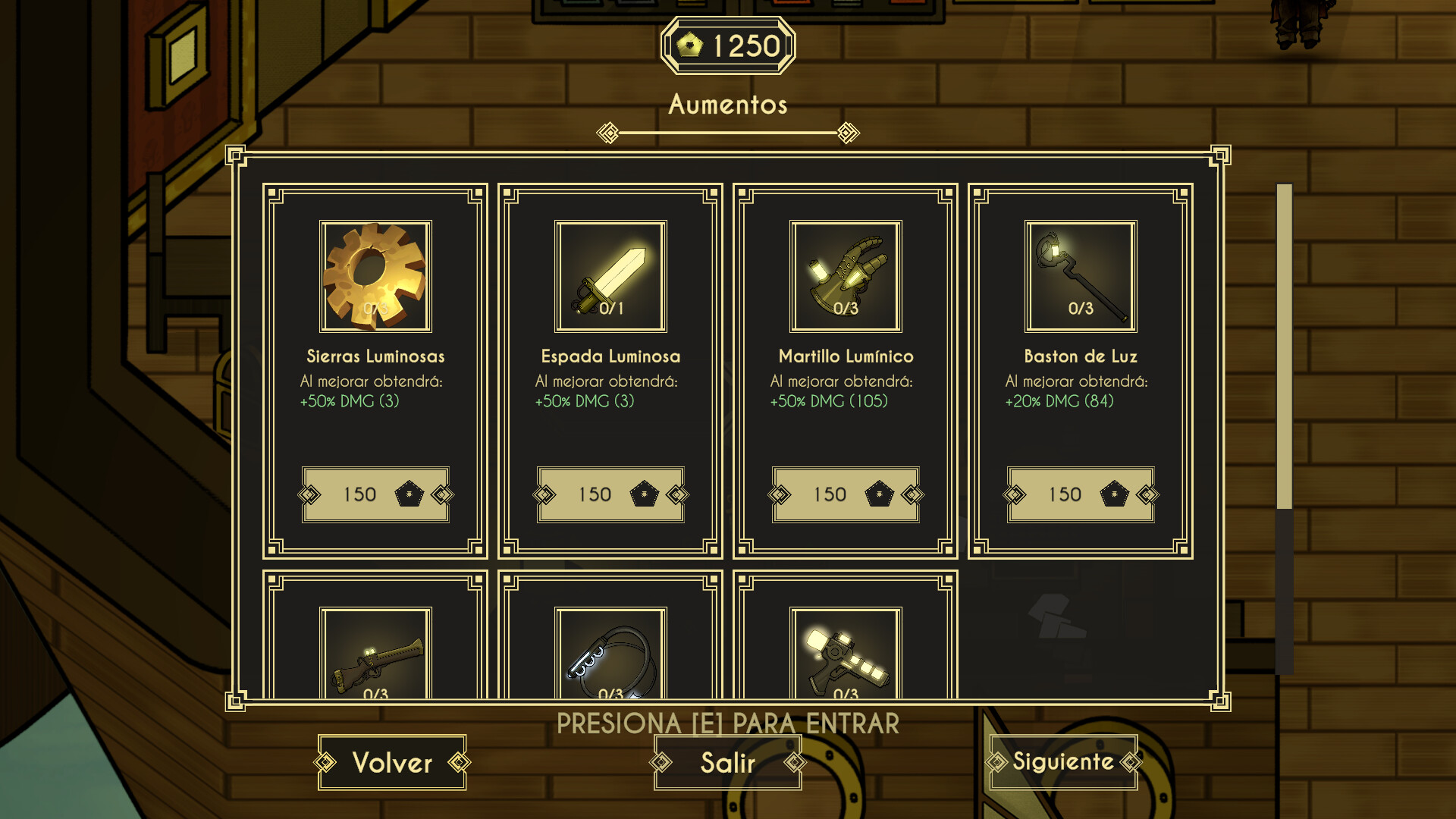The height and width of the screenshot is (819, 1456).
Task: Select the golden saw gear icon
Action: click(375, 276)
